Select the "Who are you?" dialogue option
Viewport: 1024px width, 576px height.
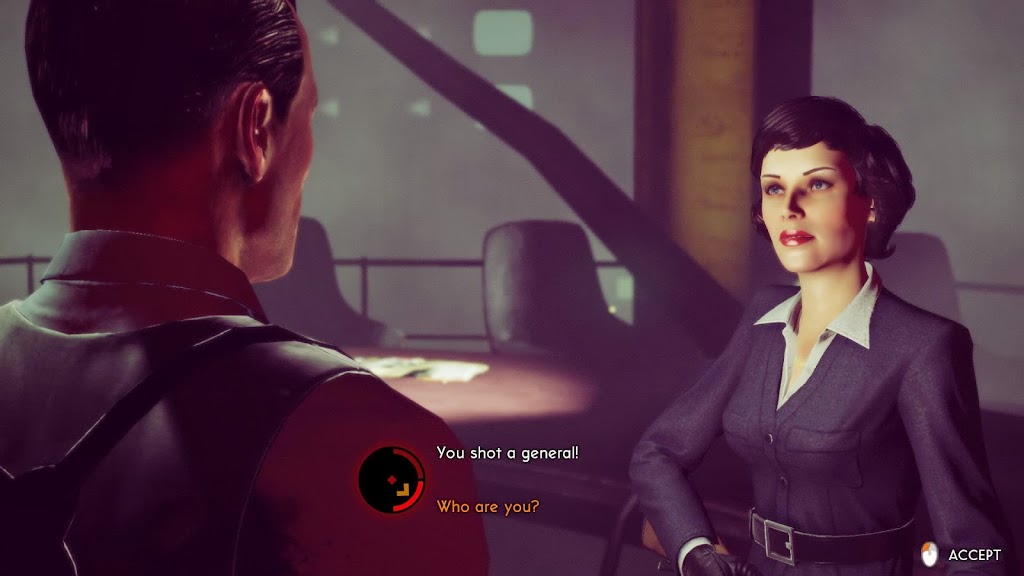point(488,507)
